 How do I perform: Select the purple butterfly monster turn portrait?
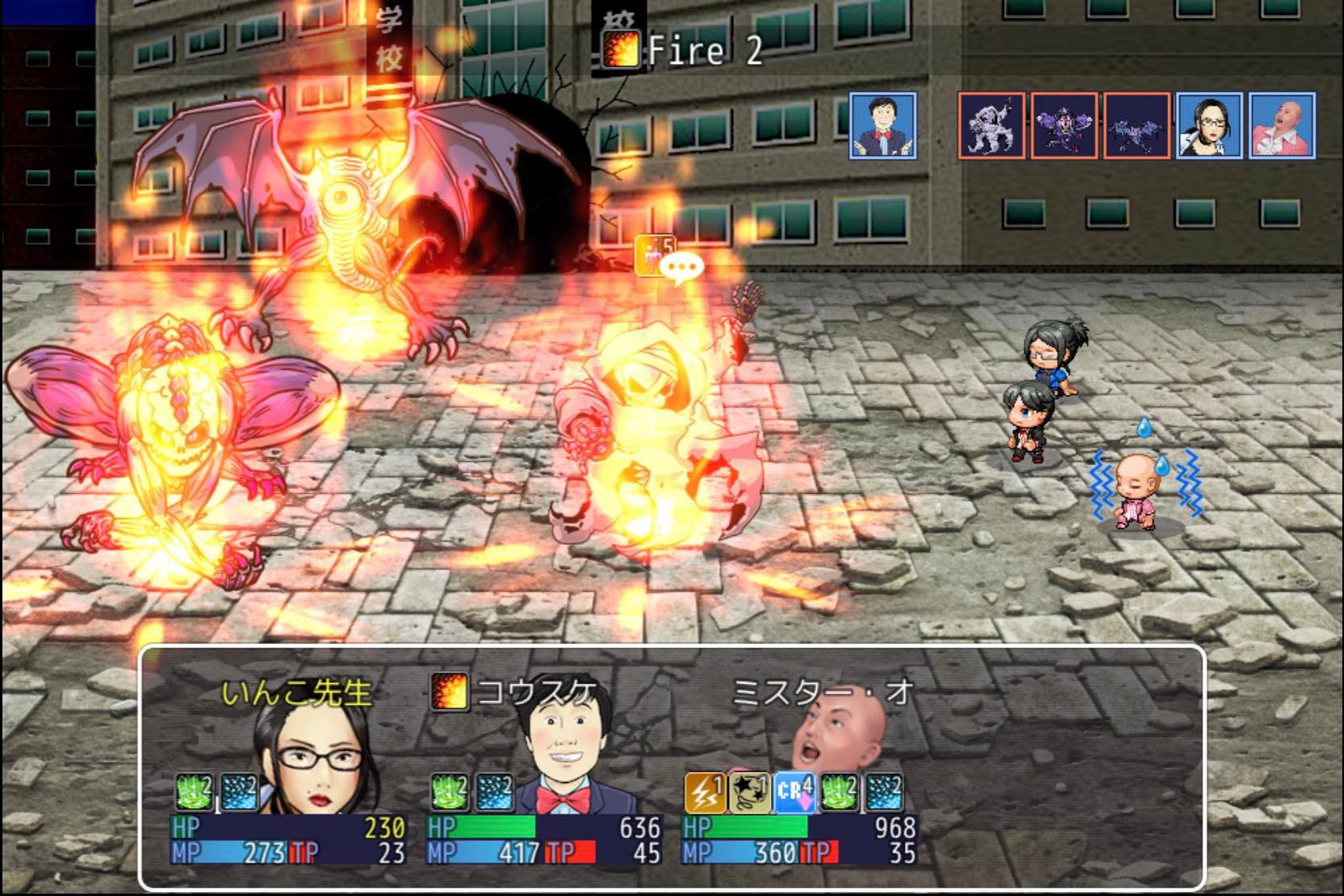[1064, 125]
